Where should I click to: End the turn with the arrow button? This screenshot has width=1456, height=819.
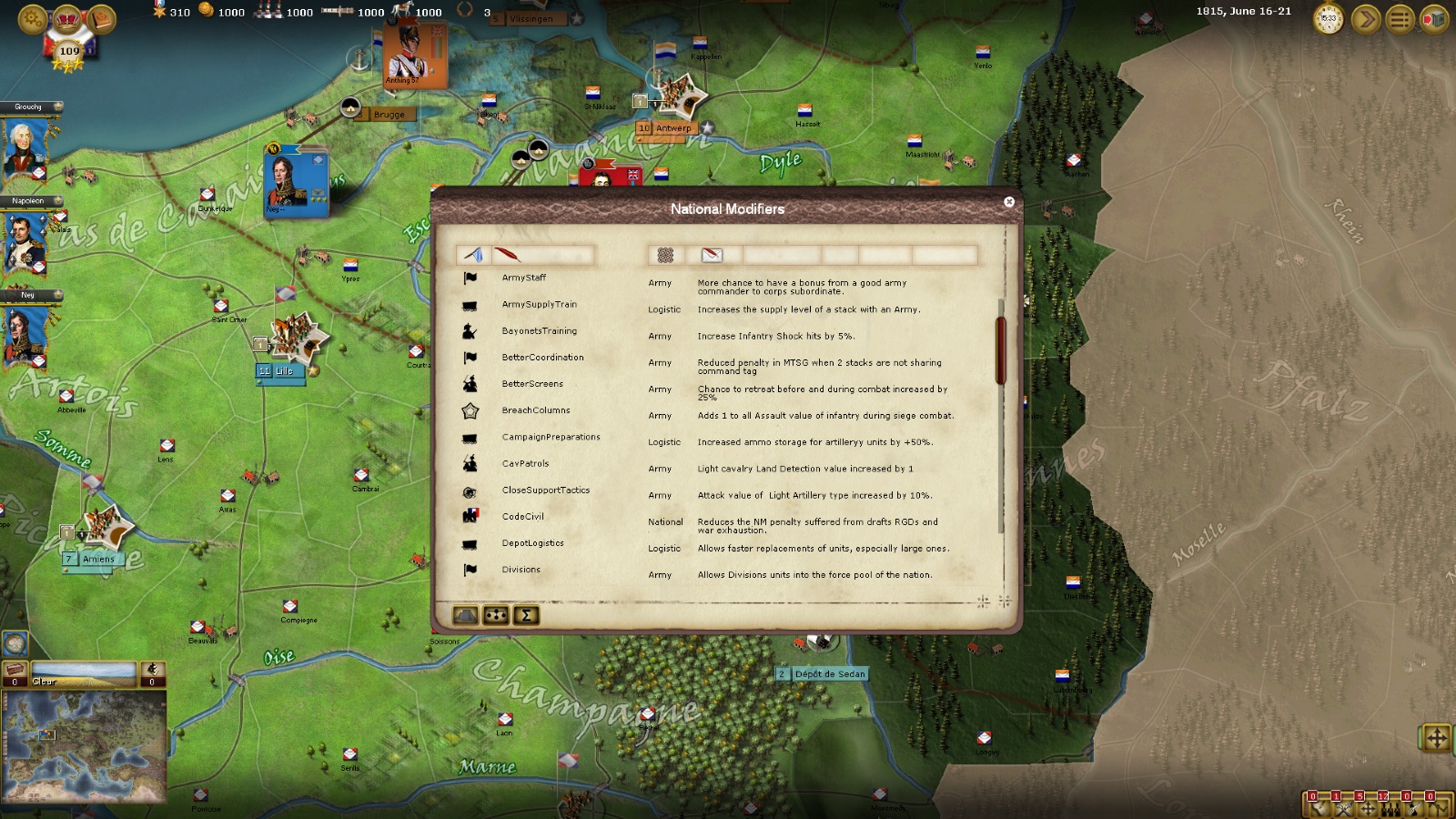[1365, 18]
